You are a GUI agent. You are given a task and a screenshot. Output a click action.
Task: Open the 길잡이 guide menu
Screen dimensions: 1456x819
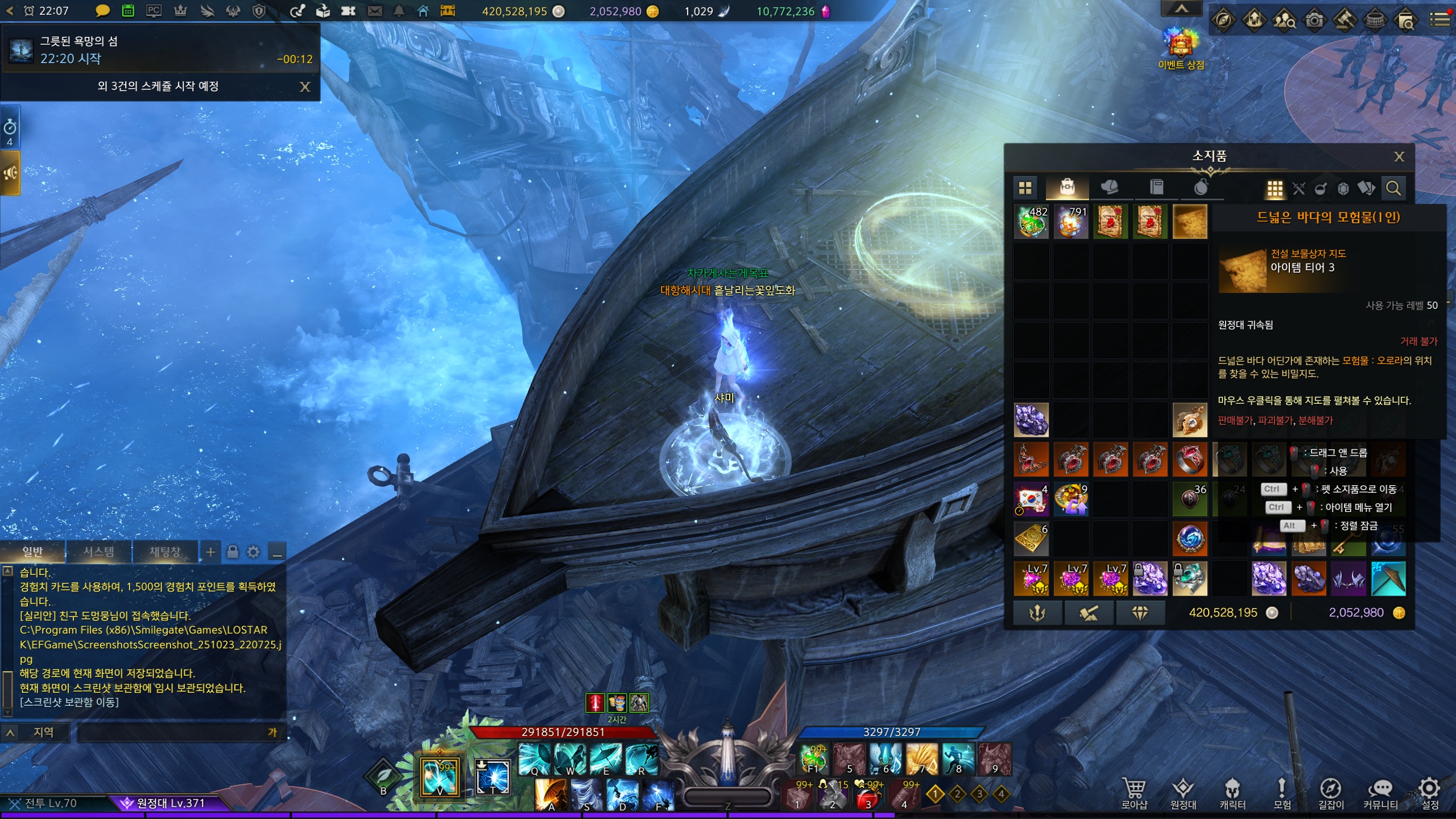click(x=1331, y=793)
